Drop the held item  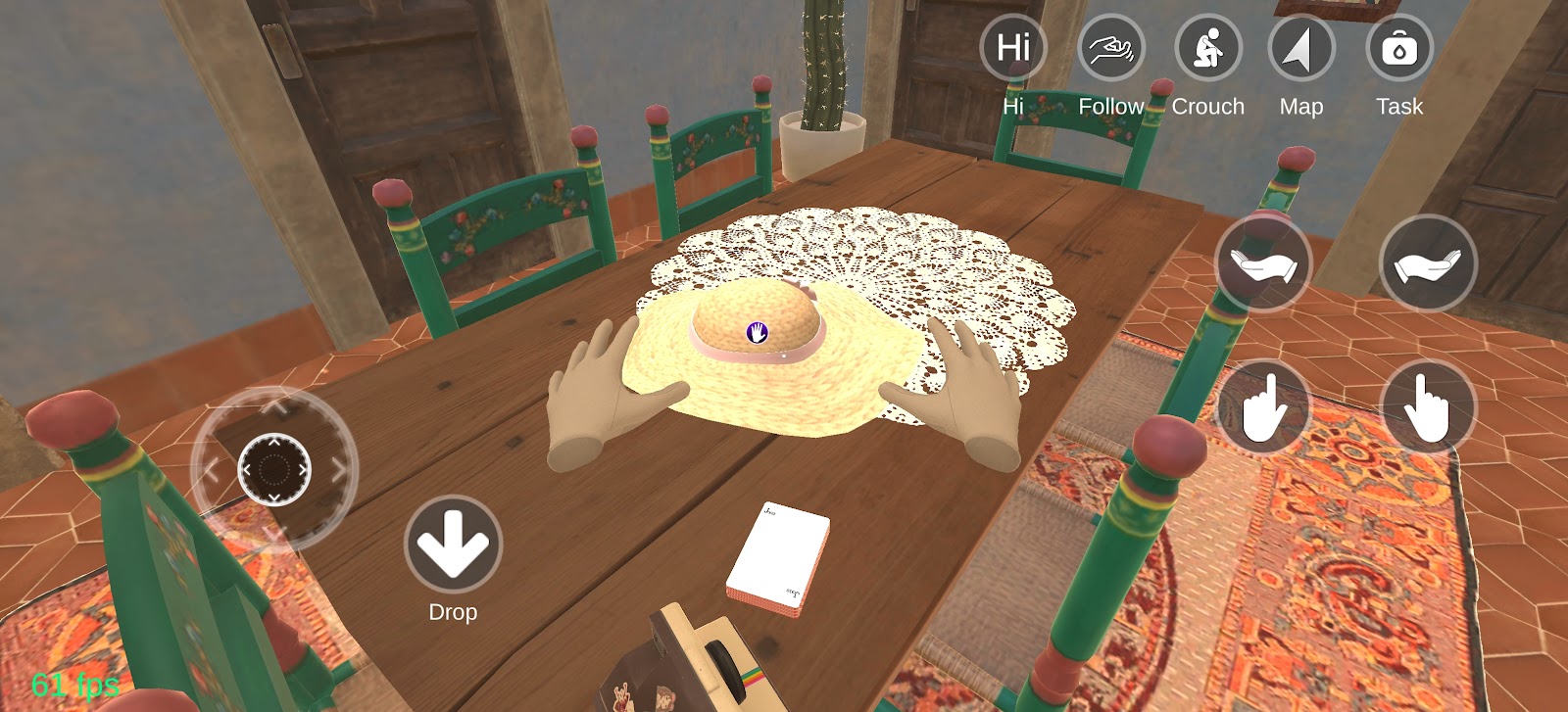tap(453, 545)
